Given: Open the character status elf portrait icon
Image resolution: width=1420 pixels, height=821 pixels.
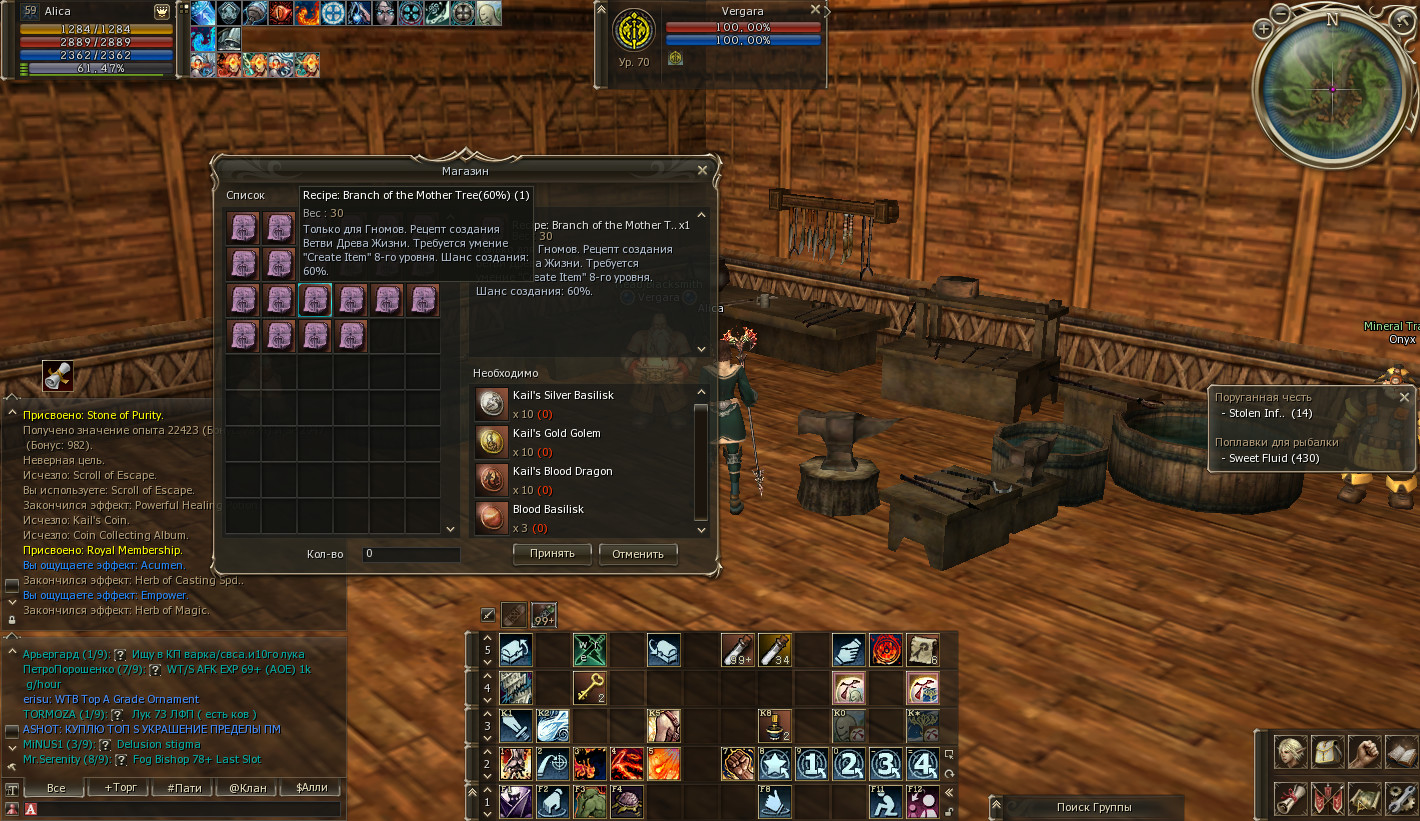Looking at the screenshot, I should pyautogui.click(x=1290, y=751).
